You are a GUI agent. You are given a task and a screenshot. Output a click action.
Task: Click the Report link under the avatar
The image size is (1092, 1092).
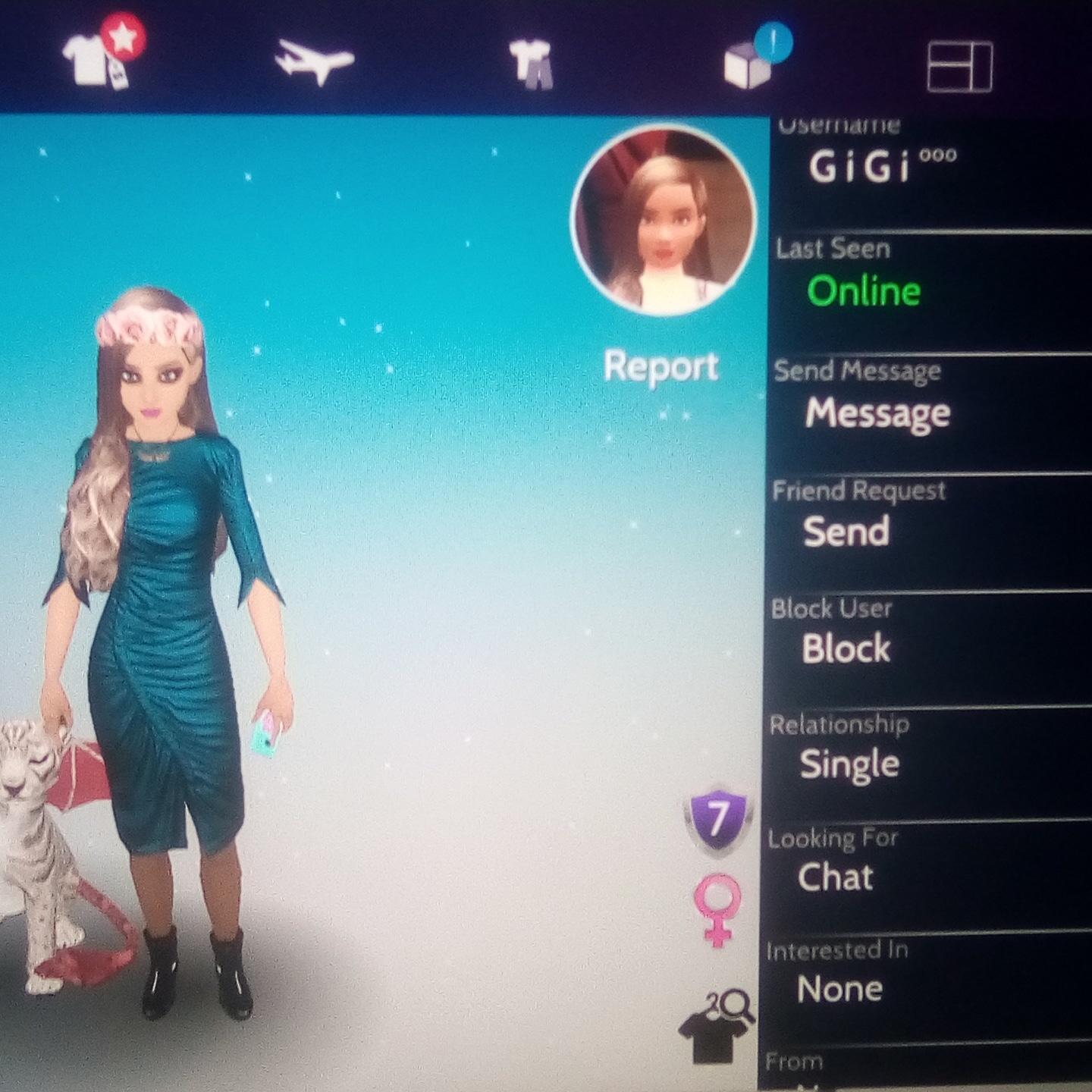point(661,366)
